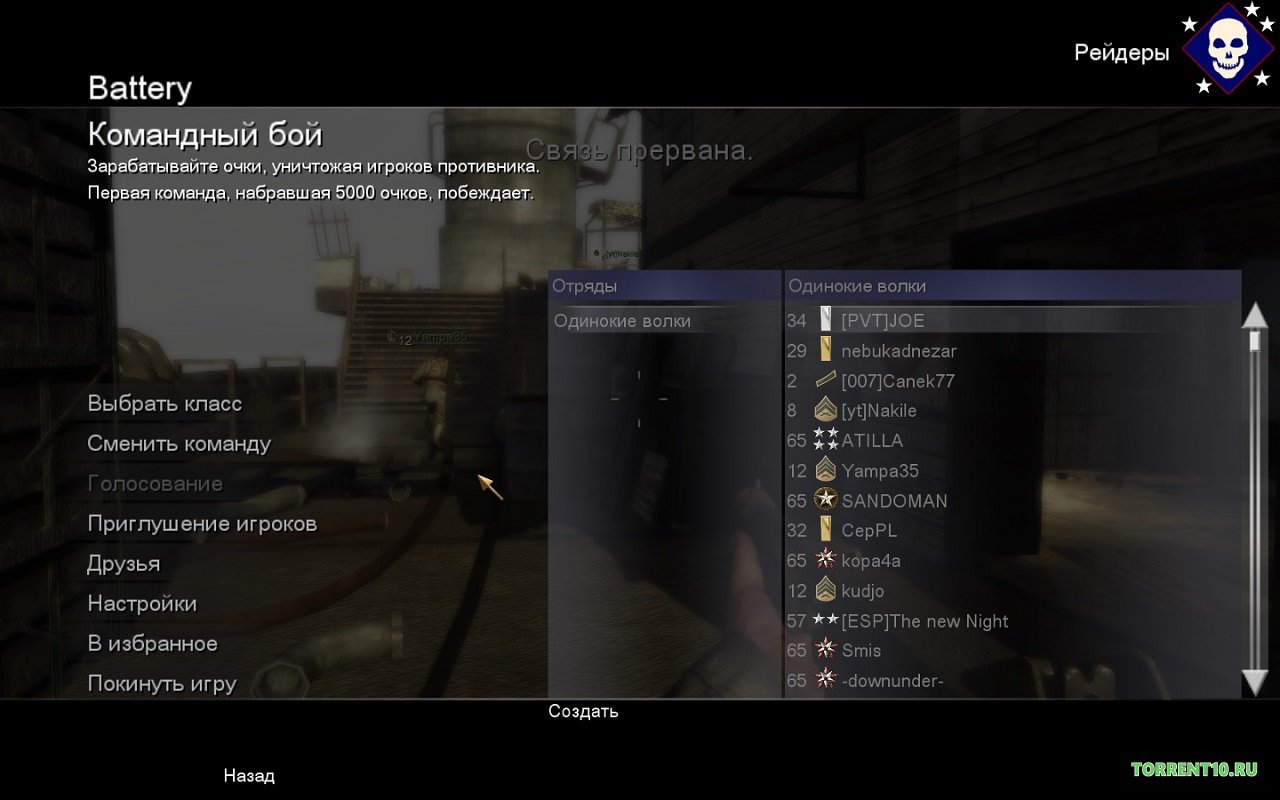
Task: Select Покинуть игру to leave the match
Action: [x=162, y=684]
